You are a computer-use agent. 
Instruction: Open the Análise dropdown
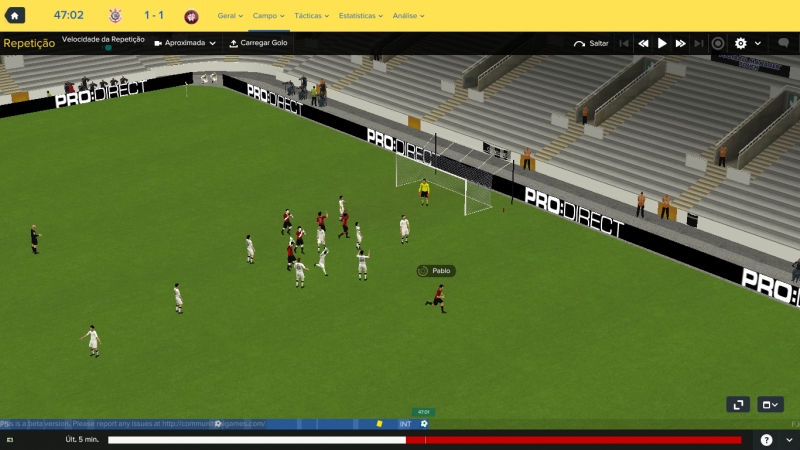click(408, 16)
